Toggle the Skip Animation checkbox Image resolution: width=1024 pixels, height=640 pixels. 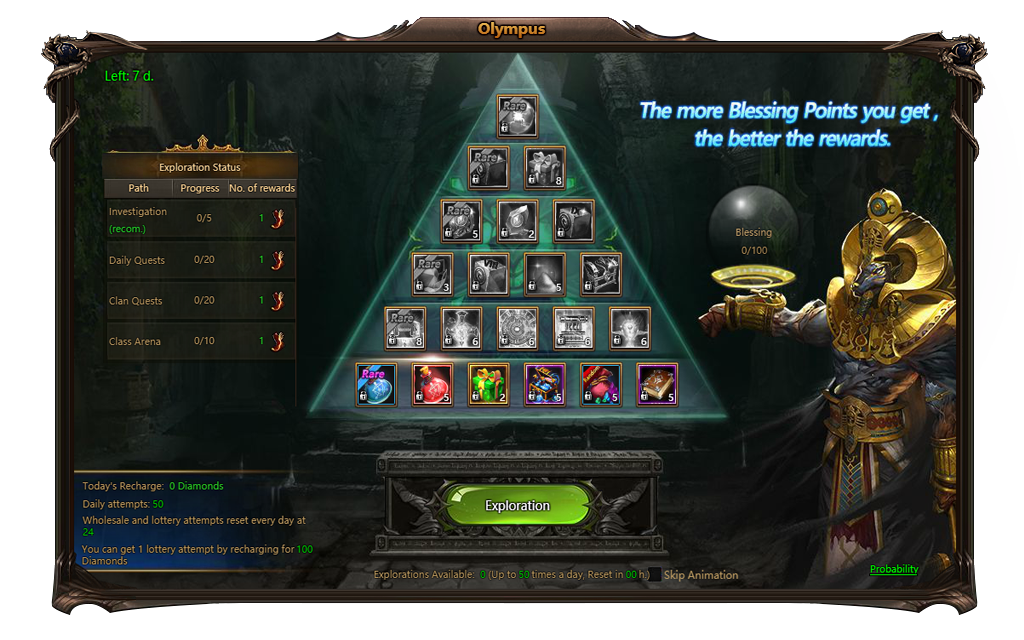pyautogui.click(x=654, y=575)
